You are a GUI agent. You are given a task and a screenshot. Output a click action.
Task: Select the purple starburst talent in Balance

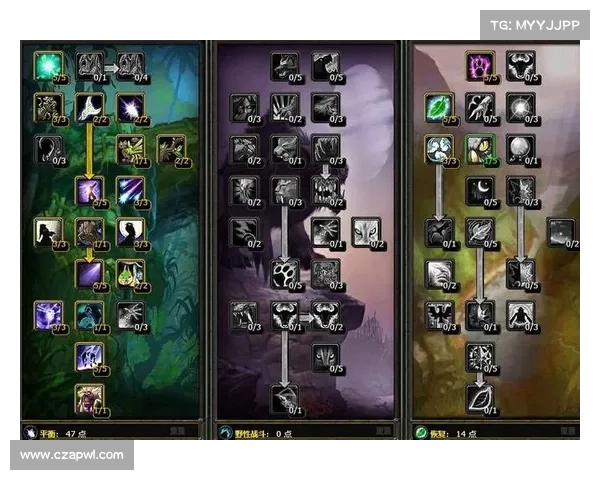point(131,106)
